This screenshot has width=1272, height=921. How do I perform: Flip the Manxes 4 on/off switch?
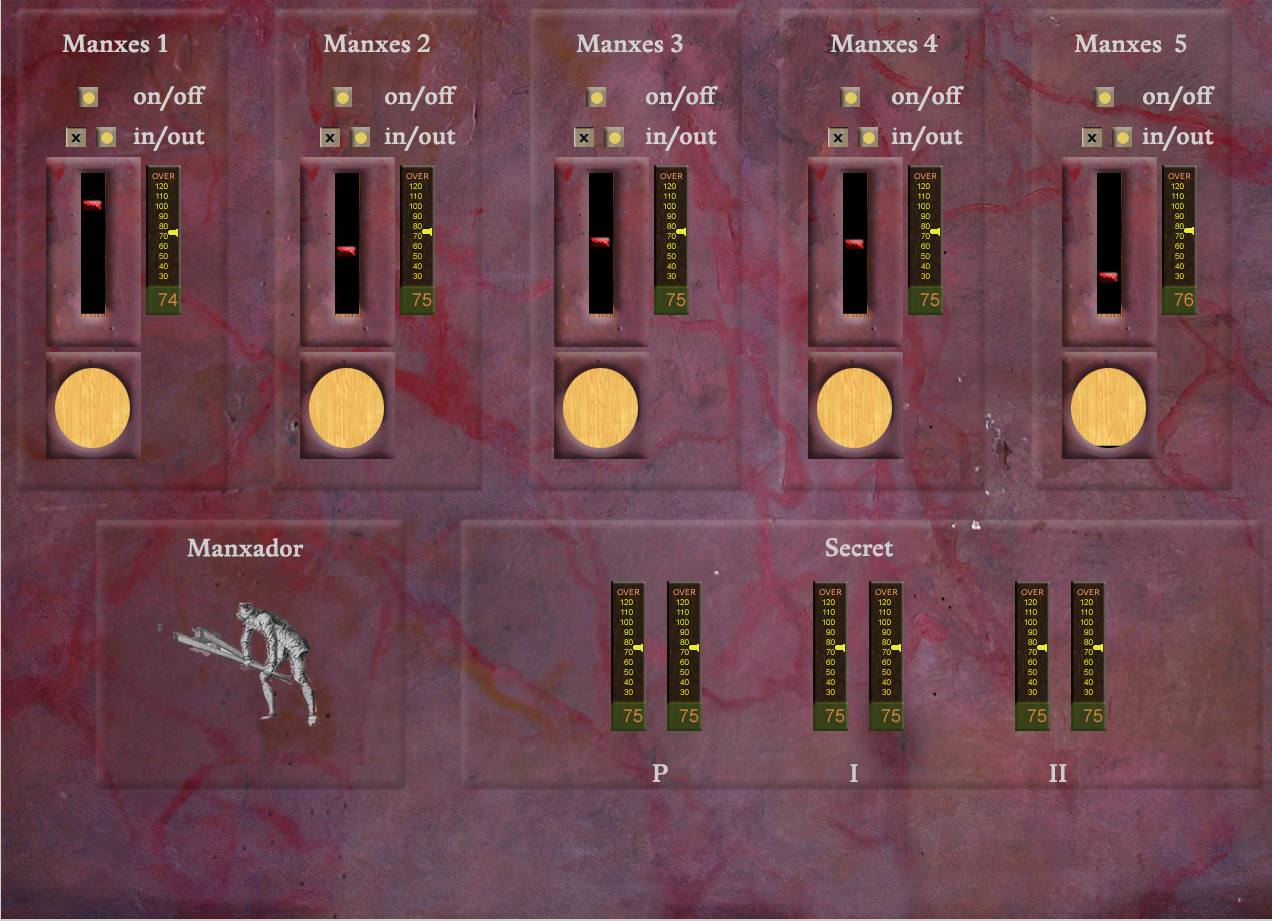tap(851, 97)
